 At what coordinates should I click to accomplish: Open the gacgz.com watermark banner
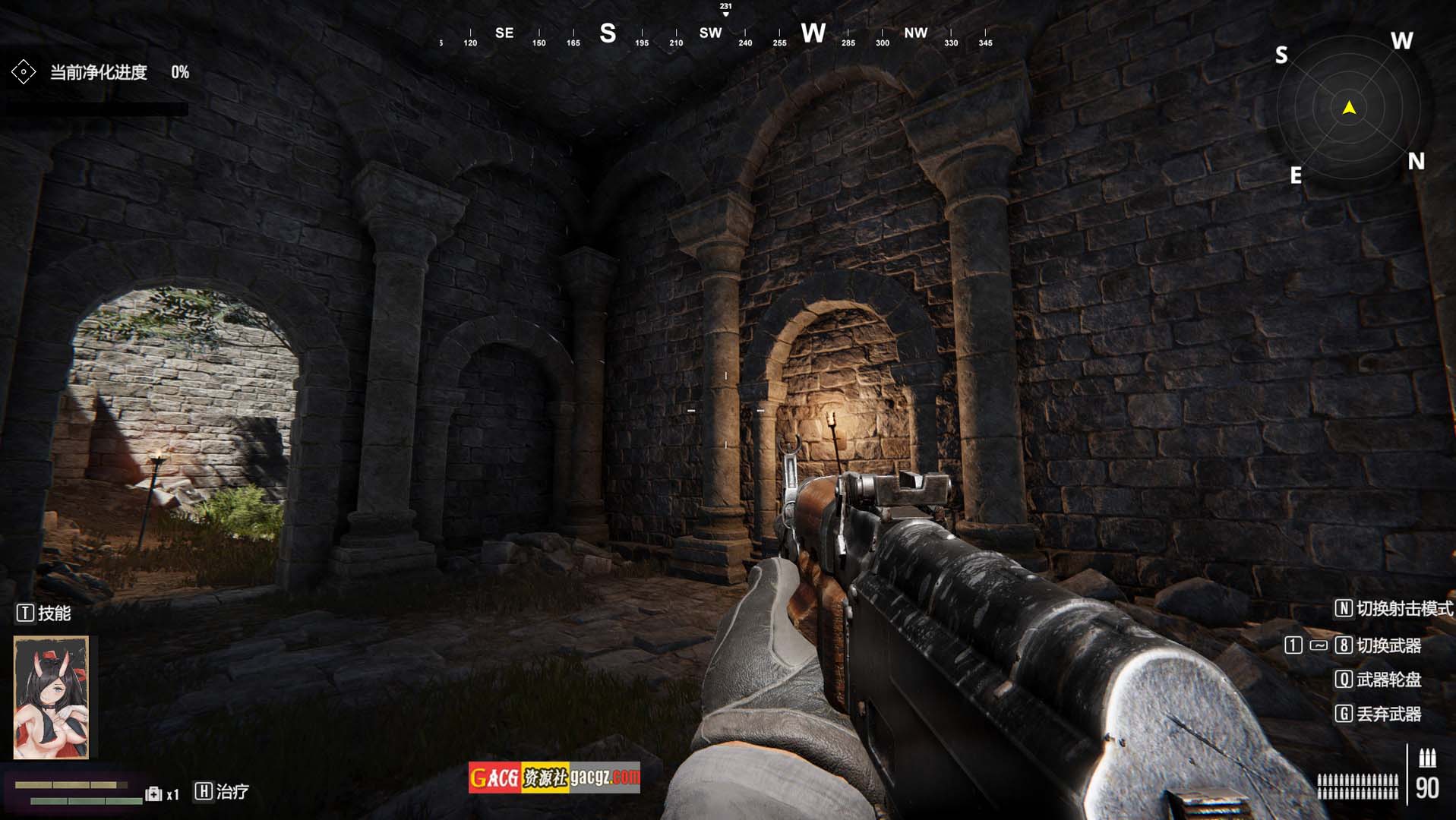click(x=554, y=777)
